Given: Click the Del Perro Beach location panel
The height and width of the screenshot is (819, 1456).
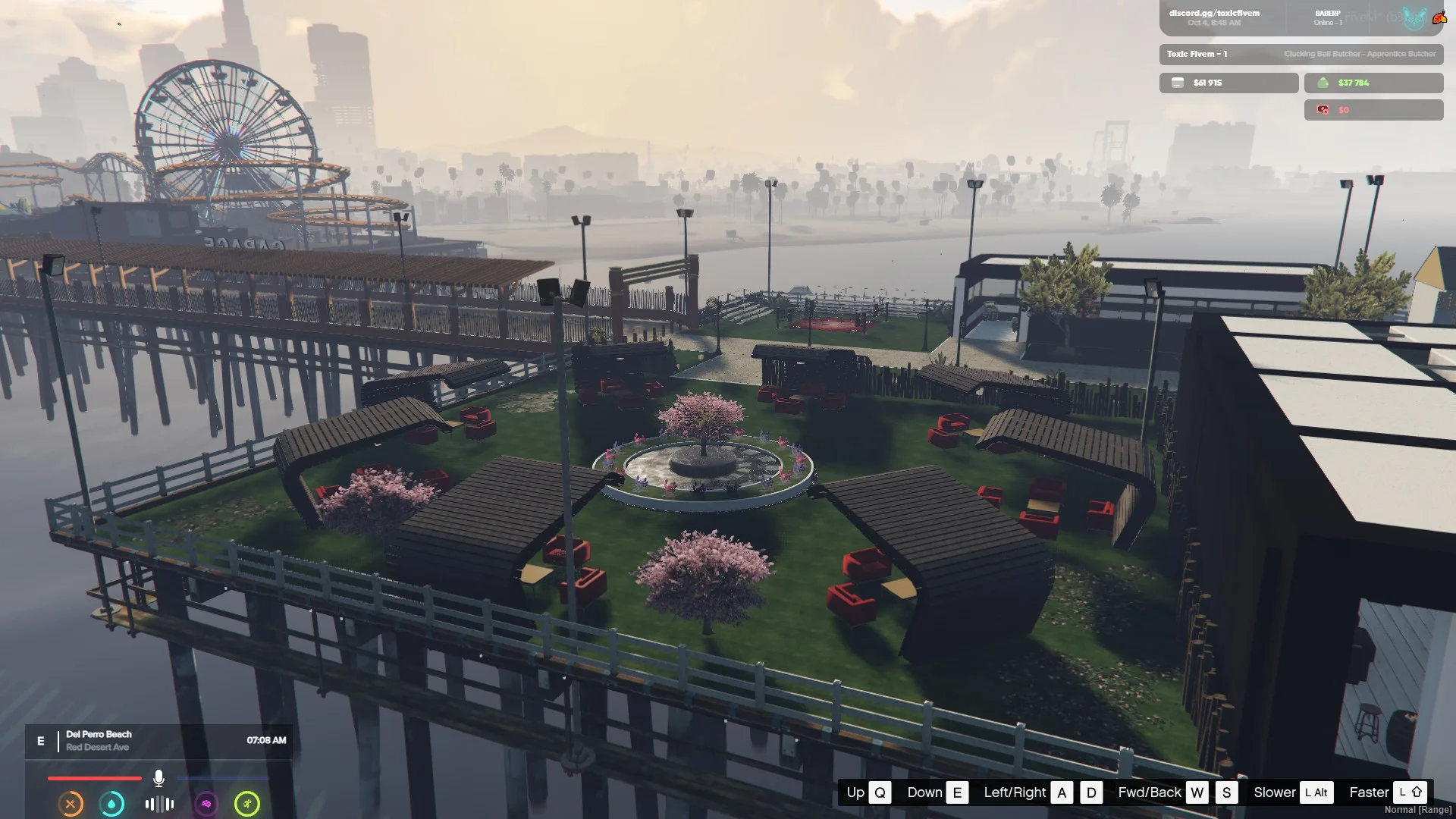Looking at the screenshot, I should coord(99,740).
